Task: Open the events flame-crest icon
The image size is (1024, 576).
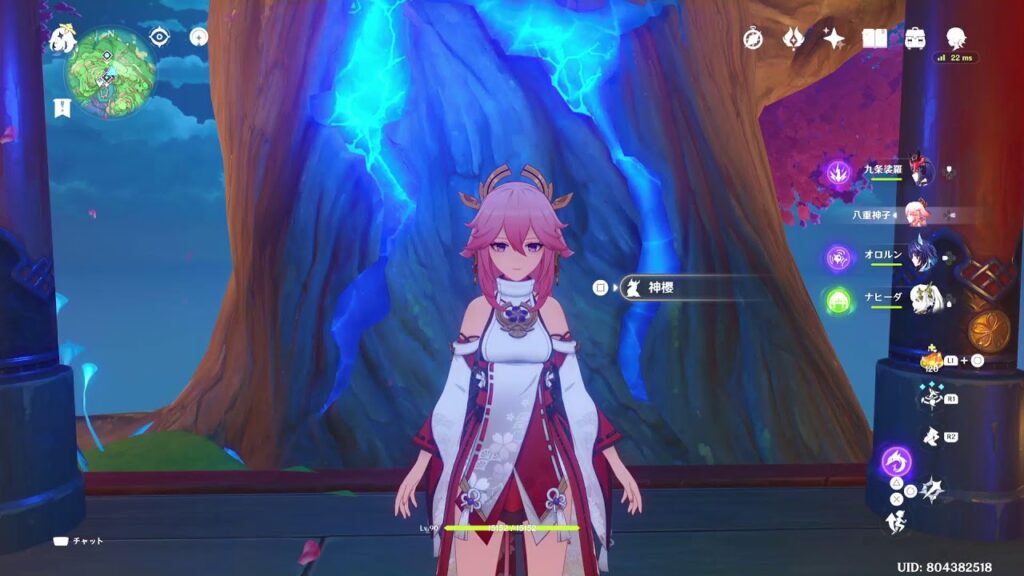Action: pyautogui.click(x=793, y=38)
